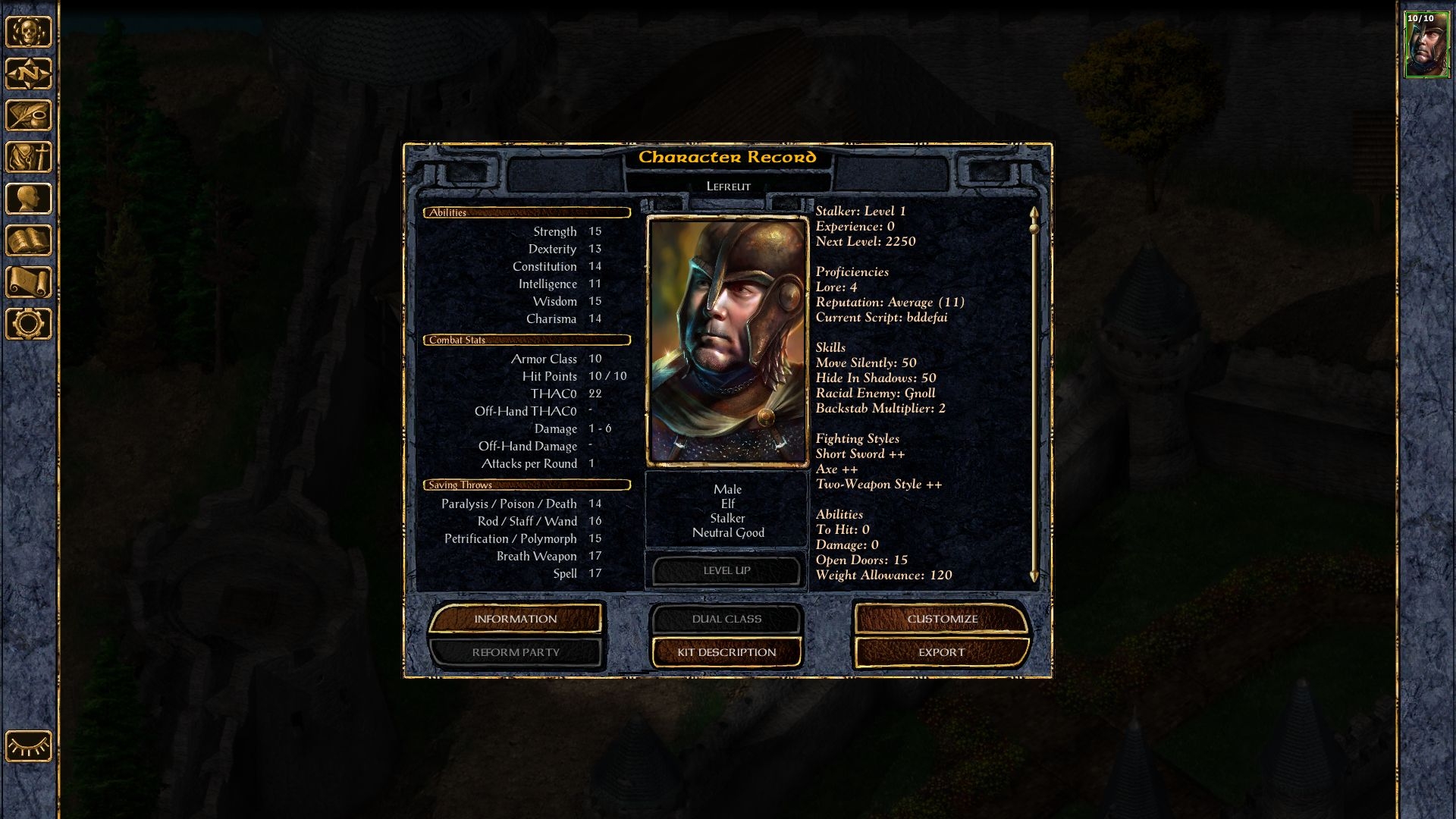The height and width of the screenshot is (819, 1456).
Task: Toggle the closed-eye hide interface button
Action: (x=29, y=746)
